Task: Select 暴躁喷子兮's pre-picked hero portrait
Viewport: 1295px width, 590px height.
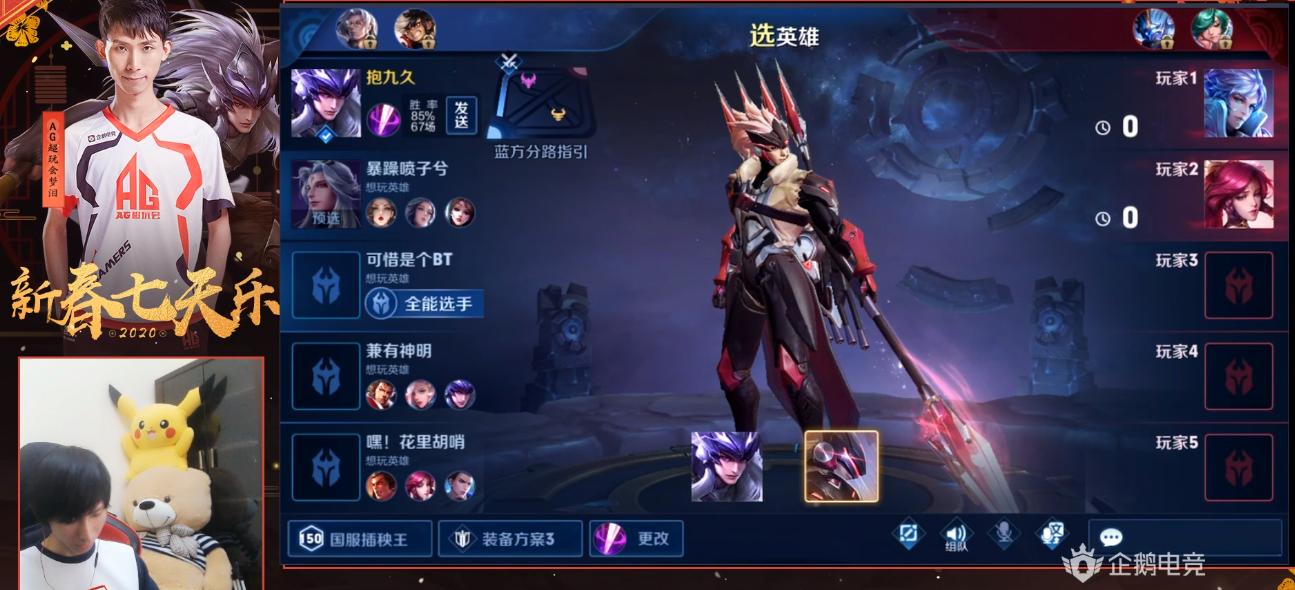Action: [x=326, y=194]
